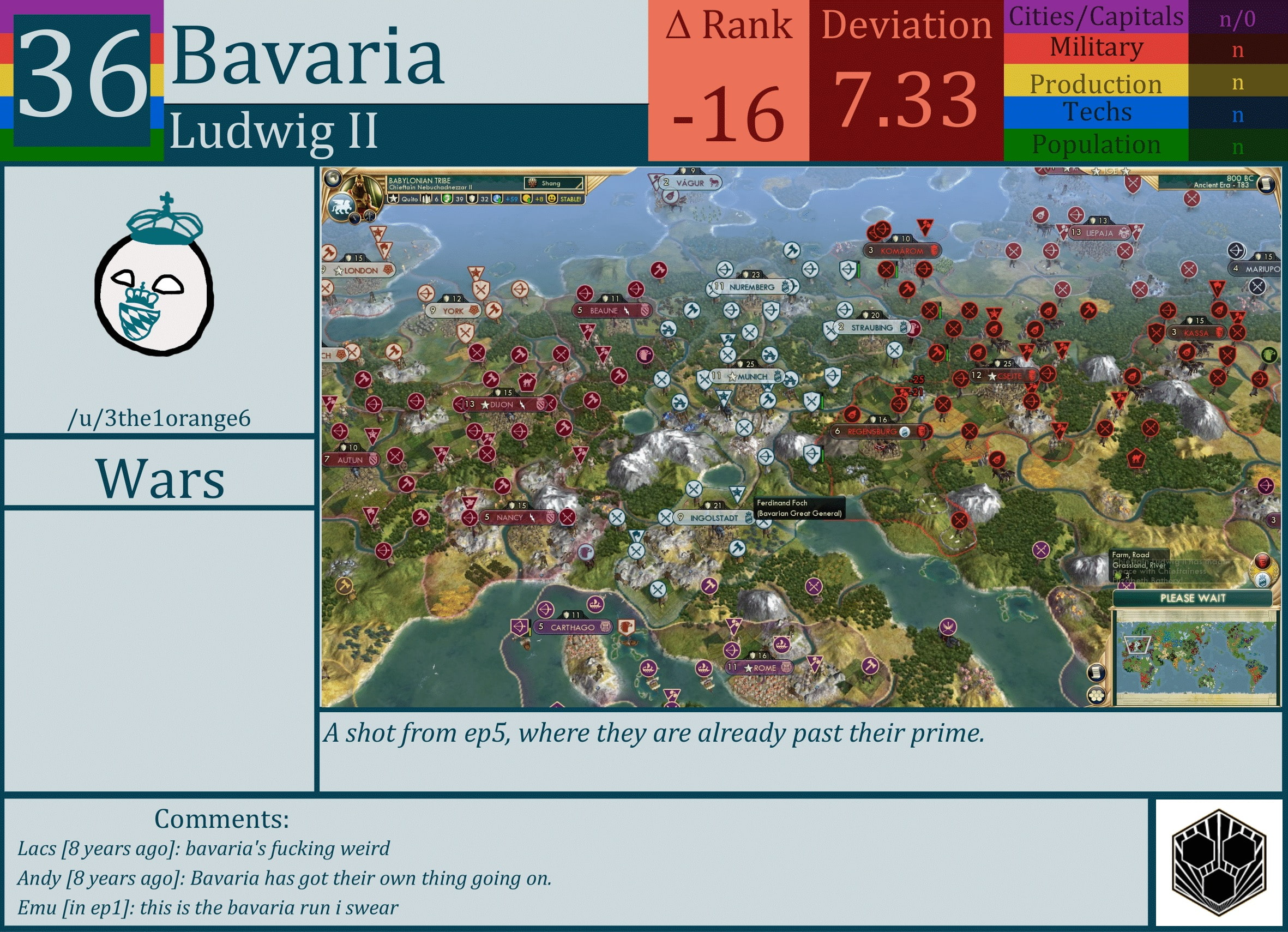1288x932 pixels.
Task: Click the science leaf icon showing 39
Action: point(448,201)
